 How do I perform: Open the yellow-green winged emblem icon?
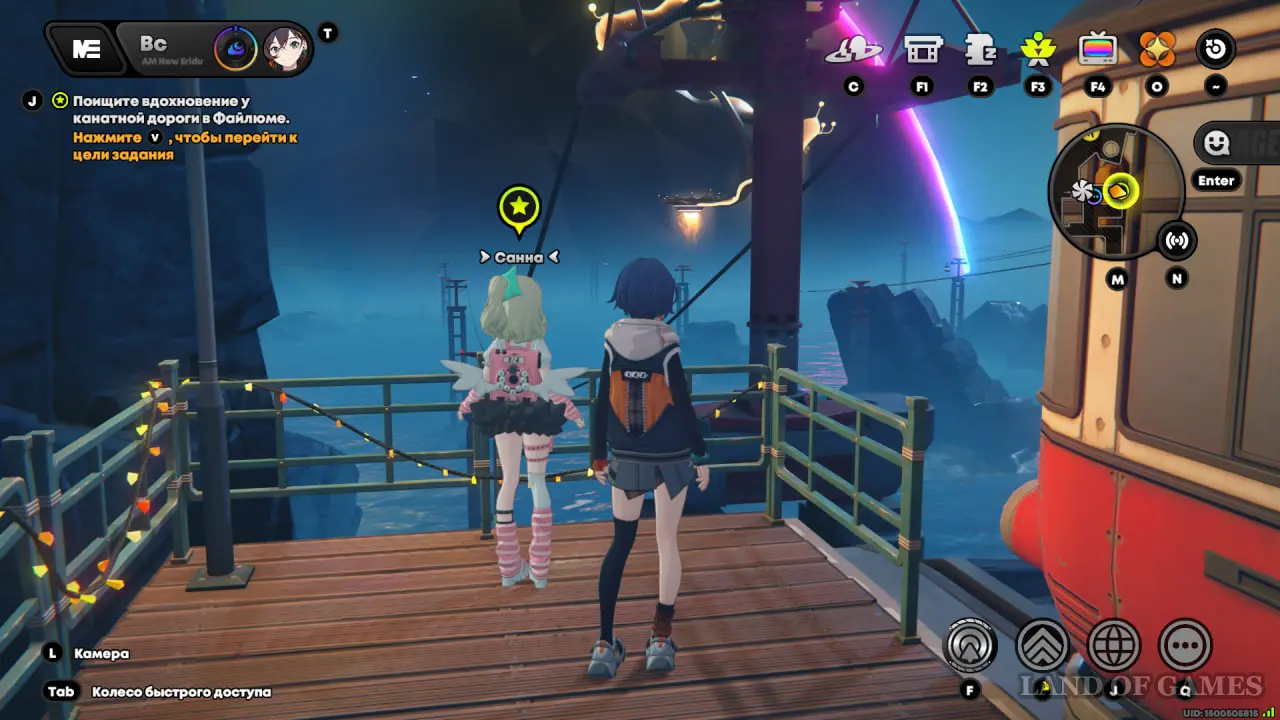[x=1037, y=49]
